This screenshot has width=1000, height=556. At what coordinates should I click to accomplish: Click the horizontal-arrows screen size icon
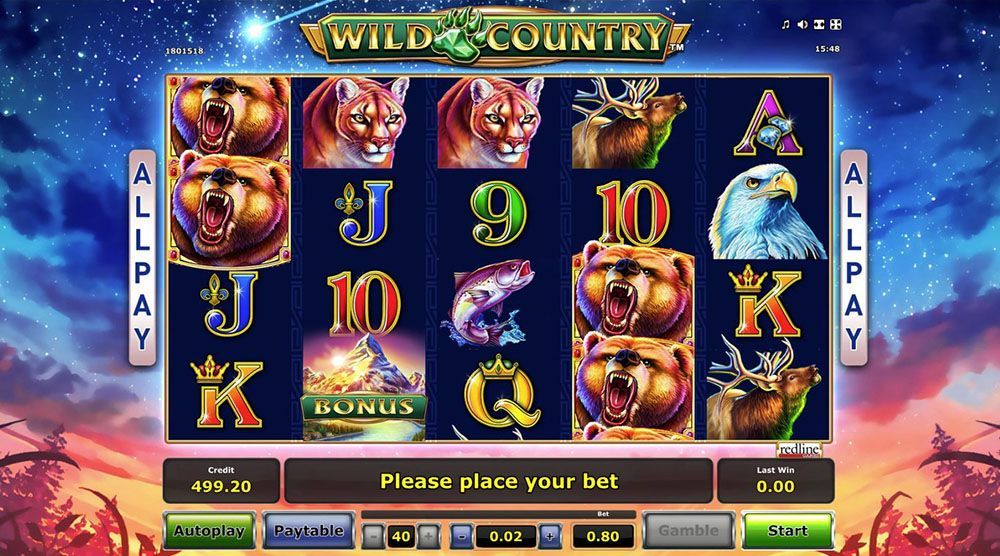(x=819, y=25)
